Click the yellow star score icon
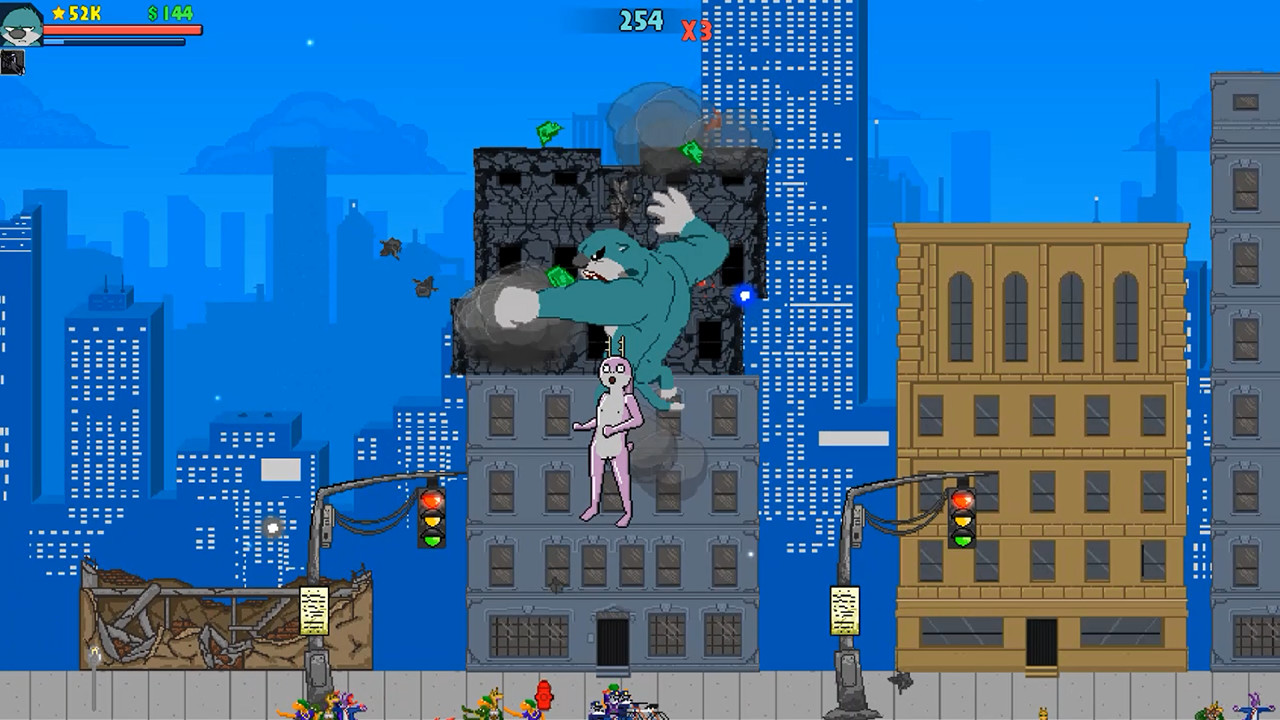This screenshot has height=720, width=1280. [58, 14]
